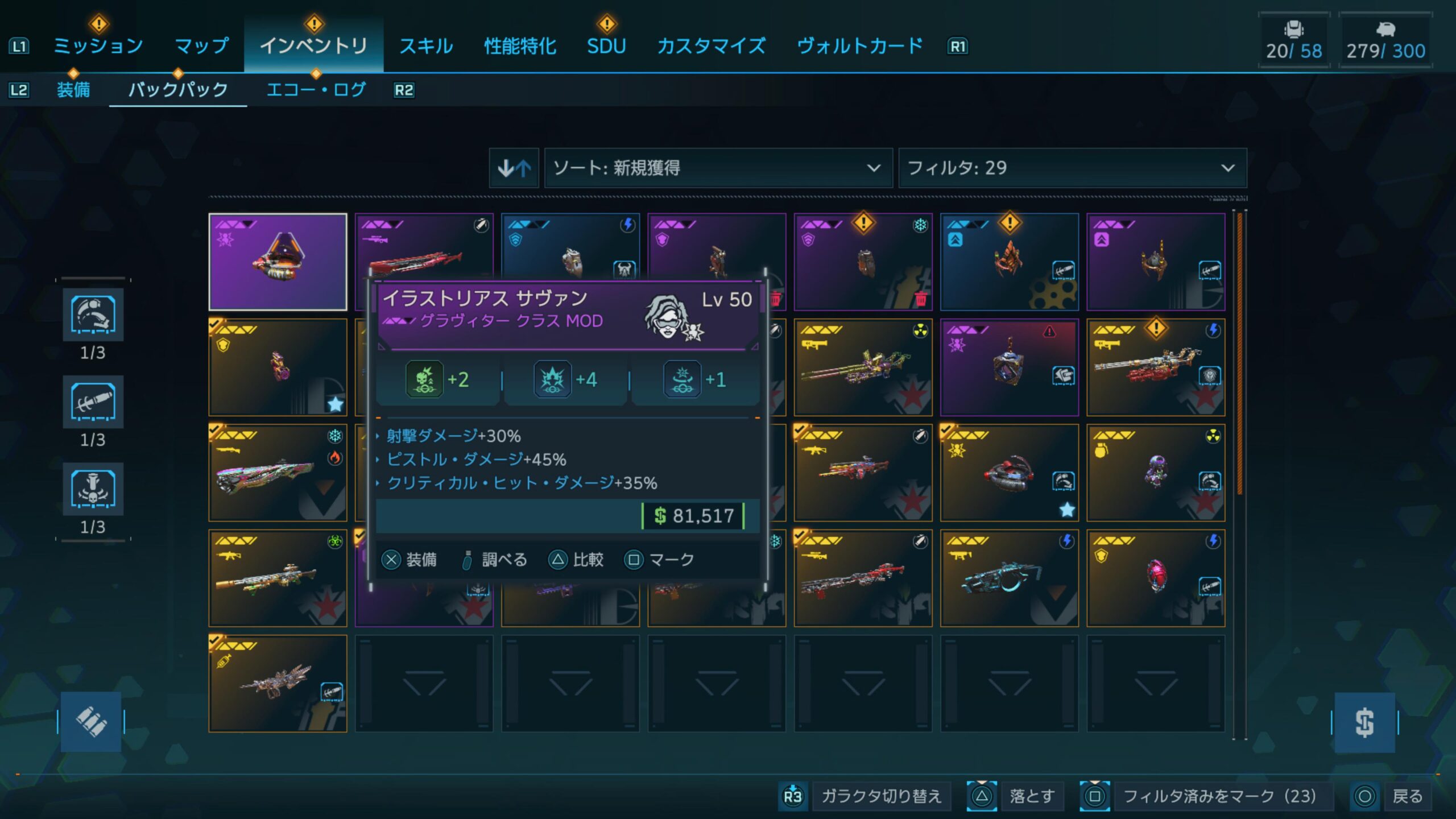
Task: Open the ソート: 新規獲得 dropdown
Action: tap(718, 168)
